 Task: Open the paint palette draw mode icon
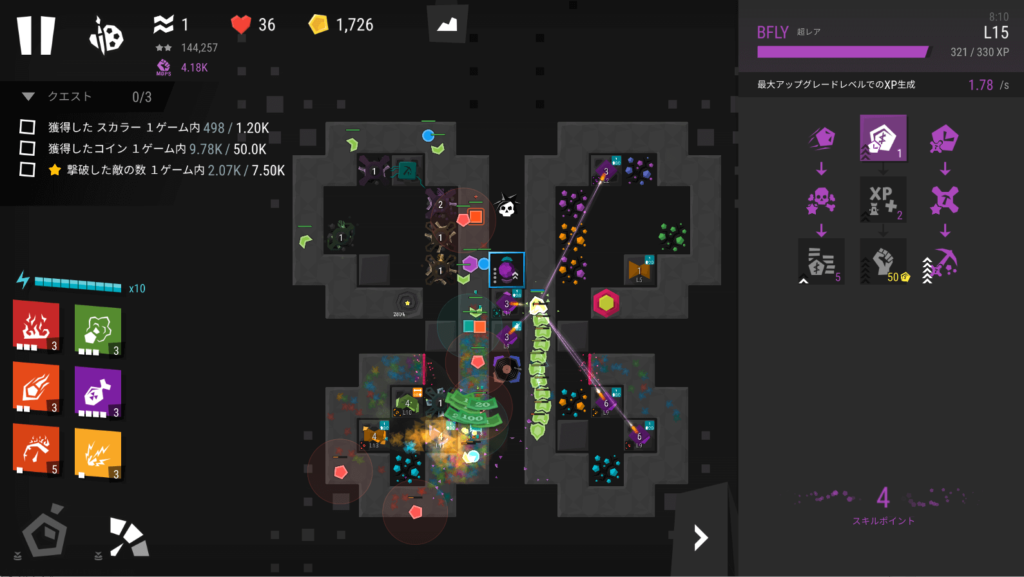106,35
